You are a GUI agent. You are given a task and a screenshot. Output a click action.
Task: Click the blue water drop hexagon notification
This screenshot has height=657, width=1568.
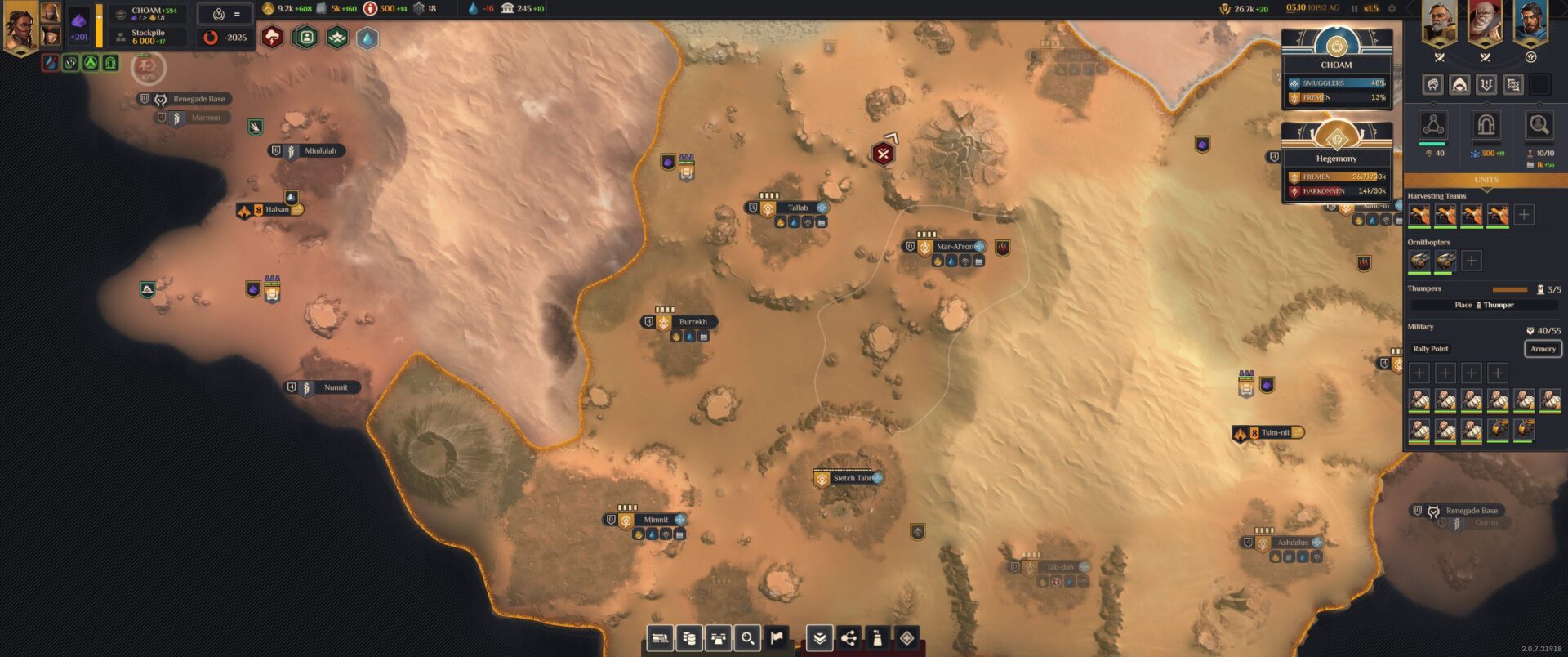click(367, 38)
